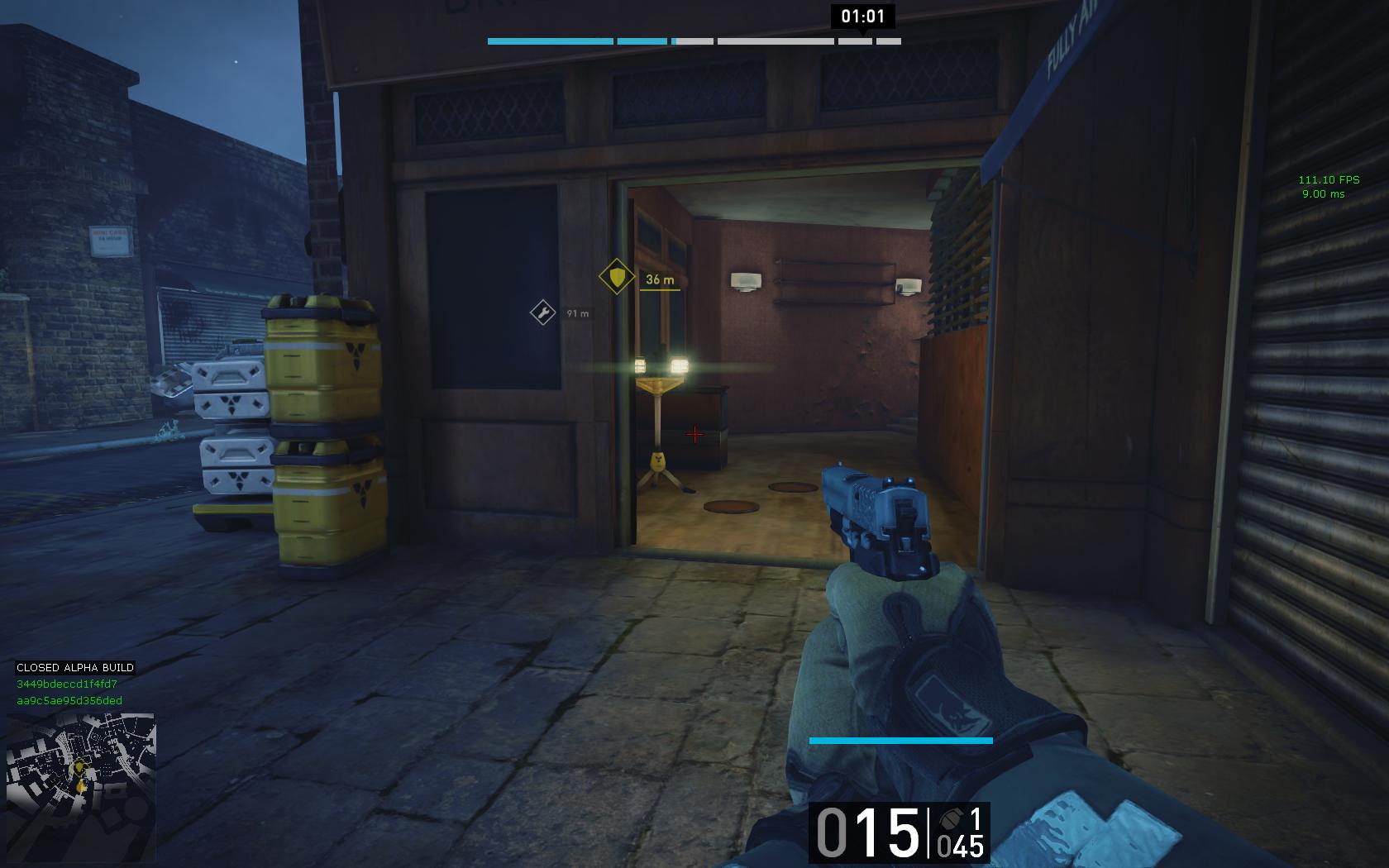
Task: Select the wrench repair objective marker
Action: (542, 312)
